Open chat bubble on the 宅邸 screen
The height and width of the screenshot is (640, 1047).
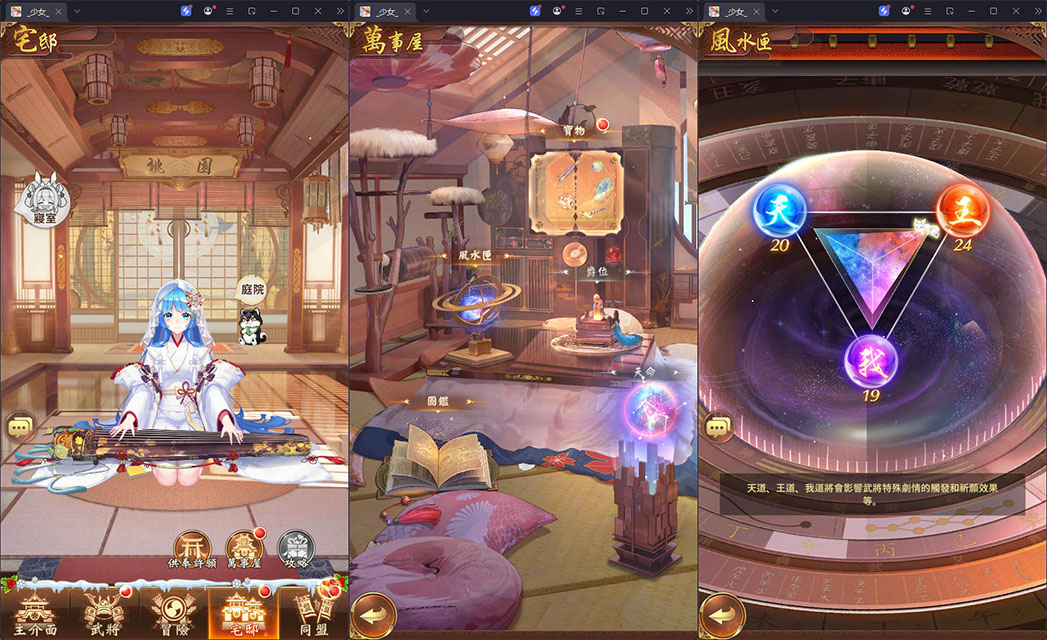21,426
